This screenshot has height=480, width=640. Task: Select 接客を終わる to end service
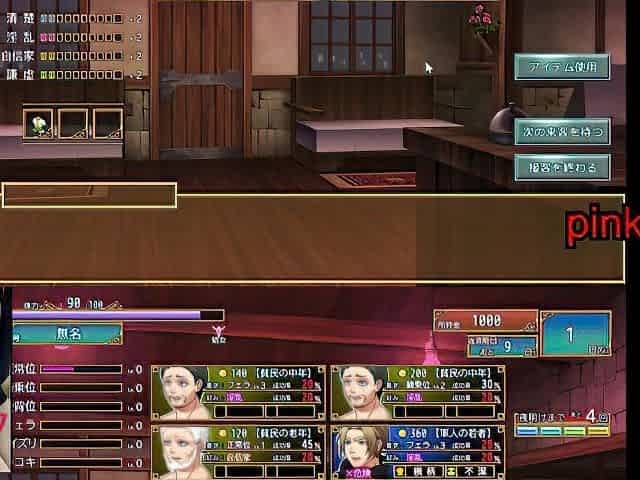pos(562,167)
